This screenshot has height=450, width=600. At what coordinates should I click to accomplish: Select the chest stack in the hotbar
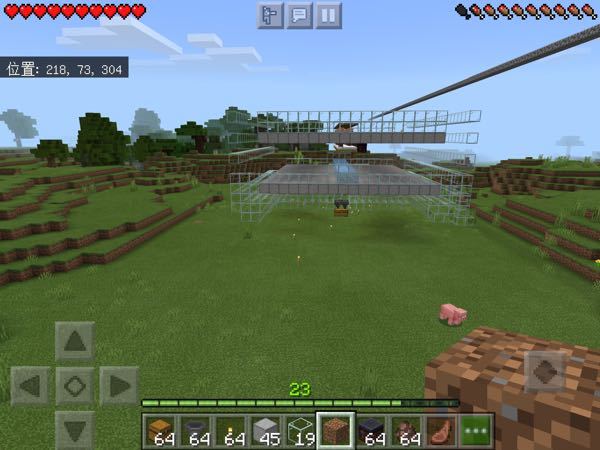pos(160,431)
